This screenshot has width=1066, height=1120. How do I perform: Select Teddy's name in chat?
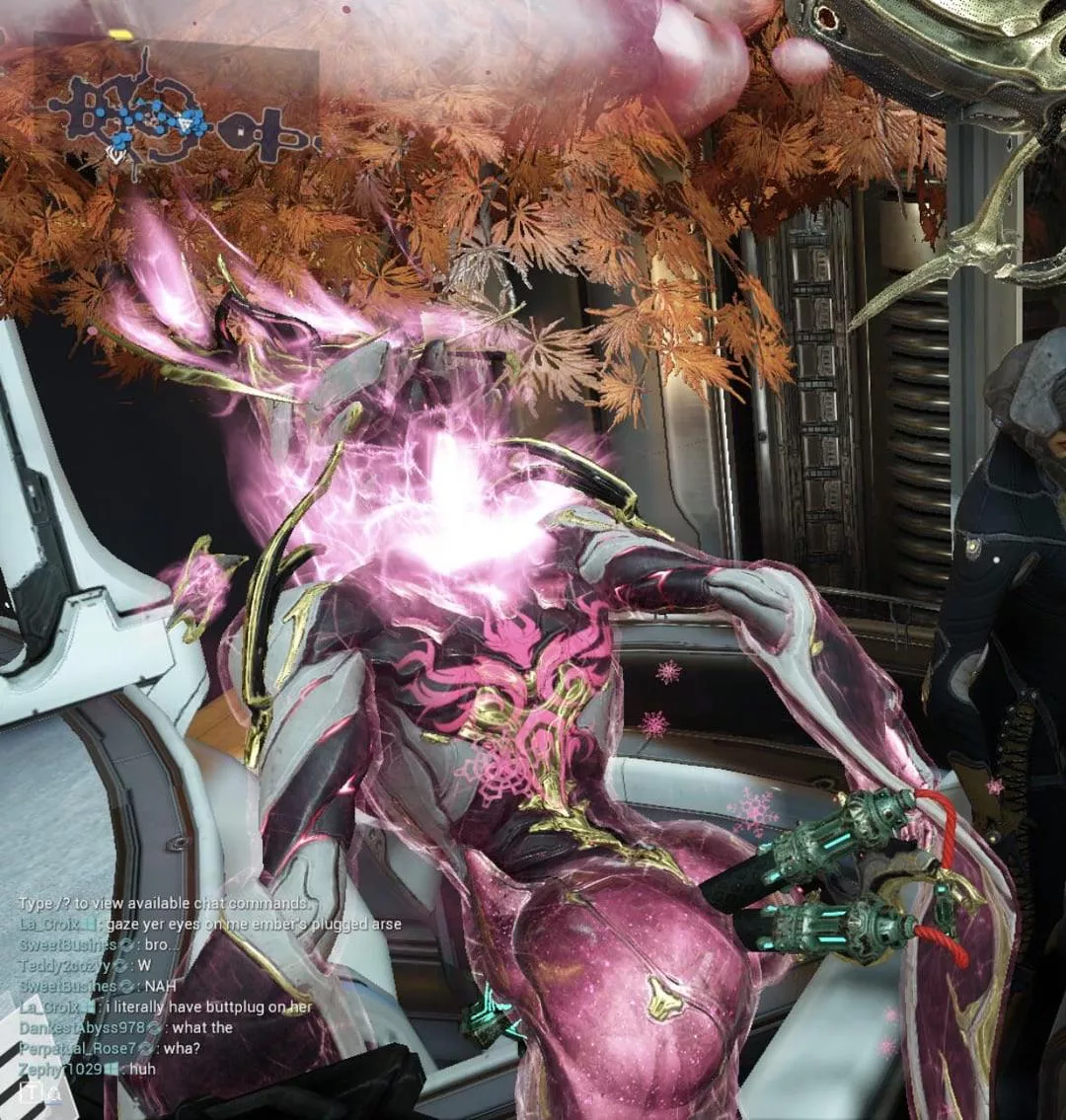[x=63, y=965]
